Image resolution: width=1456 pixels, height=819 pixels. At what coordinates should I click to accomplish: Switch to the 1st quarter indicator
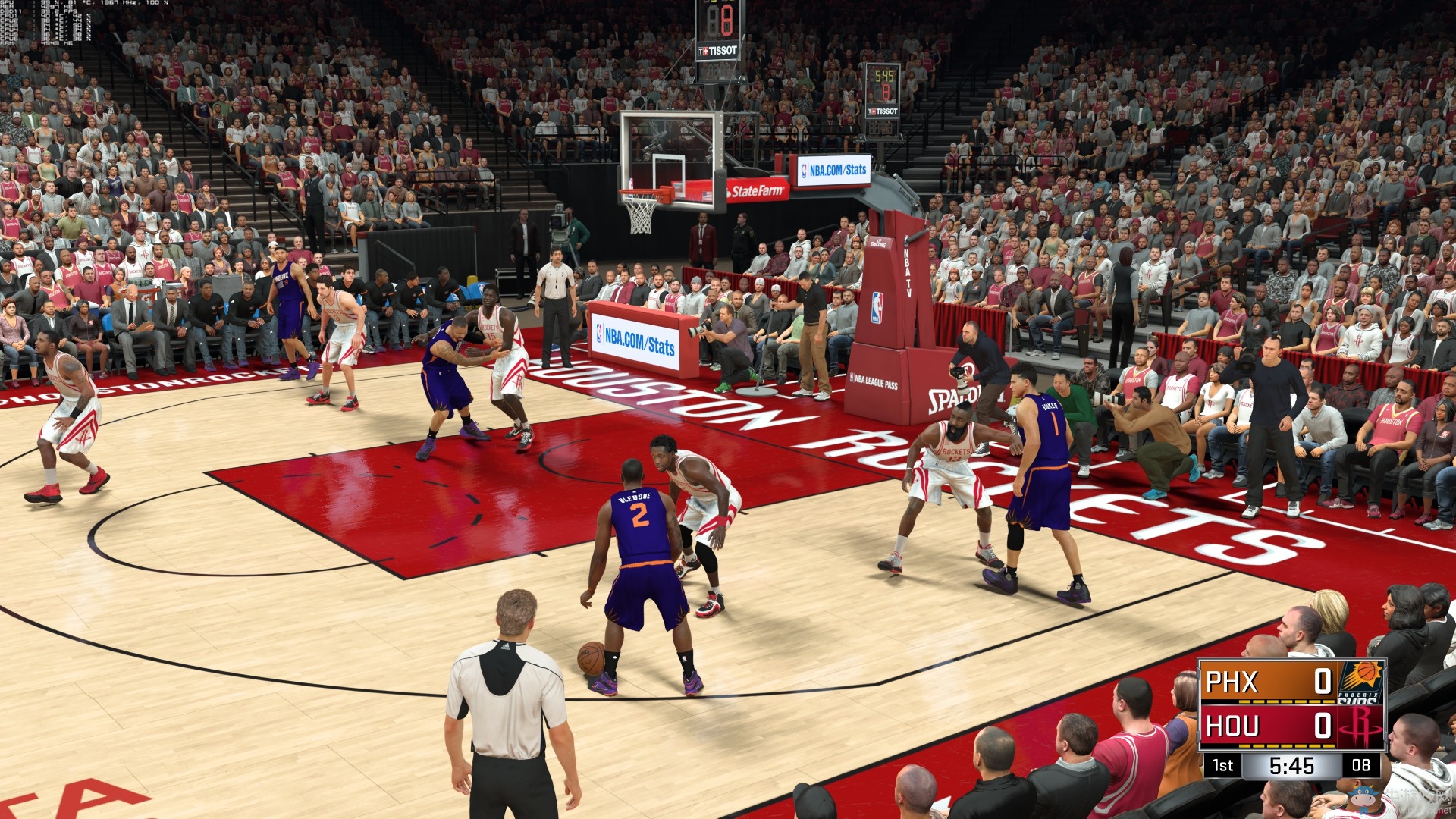[1222, 765]
